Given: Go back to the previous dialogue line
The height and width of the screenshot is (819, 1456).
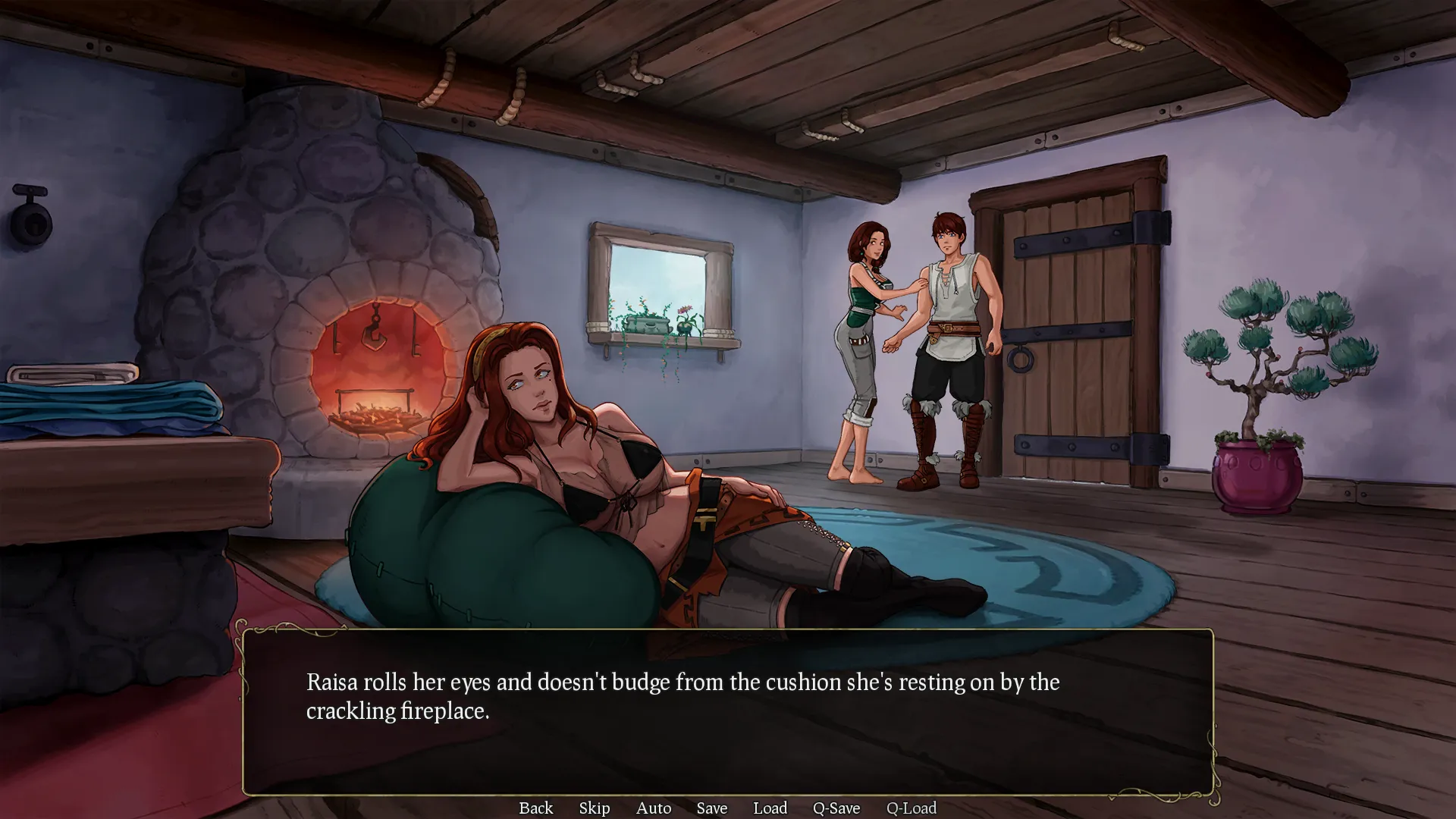Looking at the screenshot, I should 535,808.
